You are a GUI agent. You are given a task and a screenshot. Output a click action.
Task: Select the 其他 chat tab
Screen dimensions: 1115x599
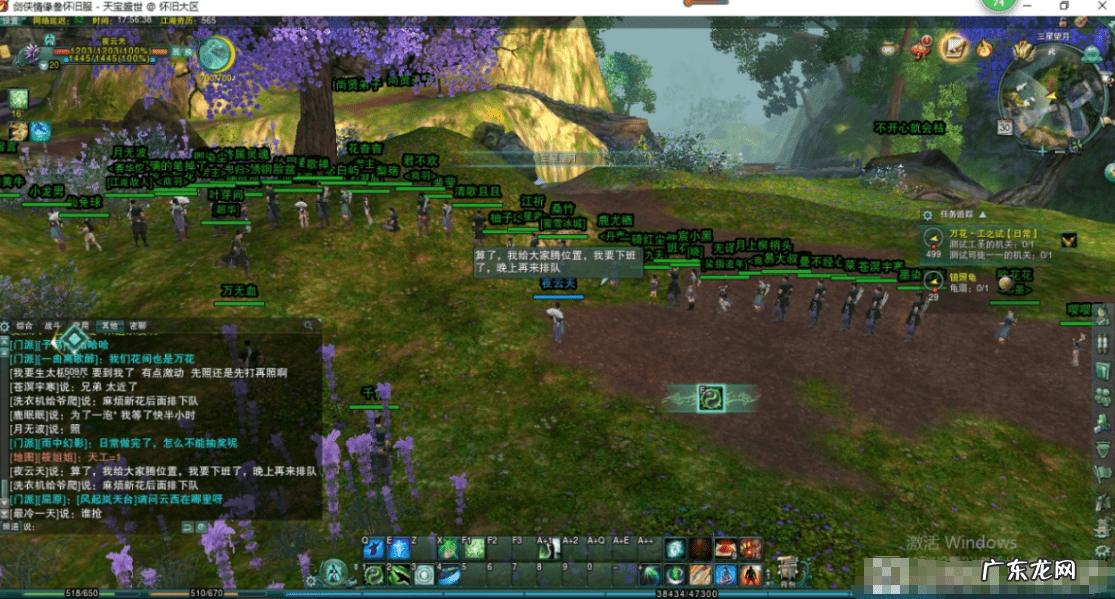109,326
